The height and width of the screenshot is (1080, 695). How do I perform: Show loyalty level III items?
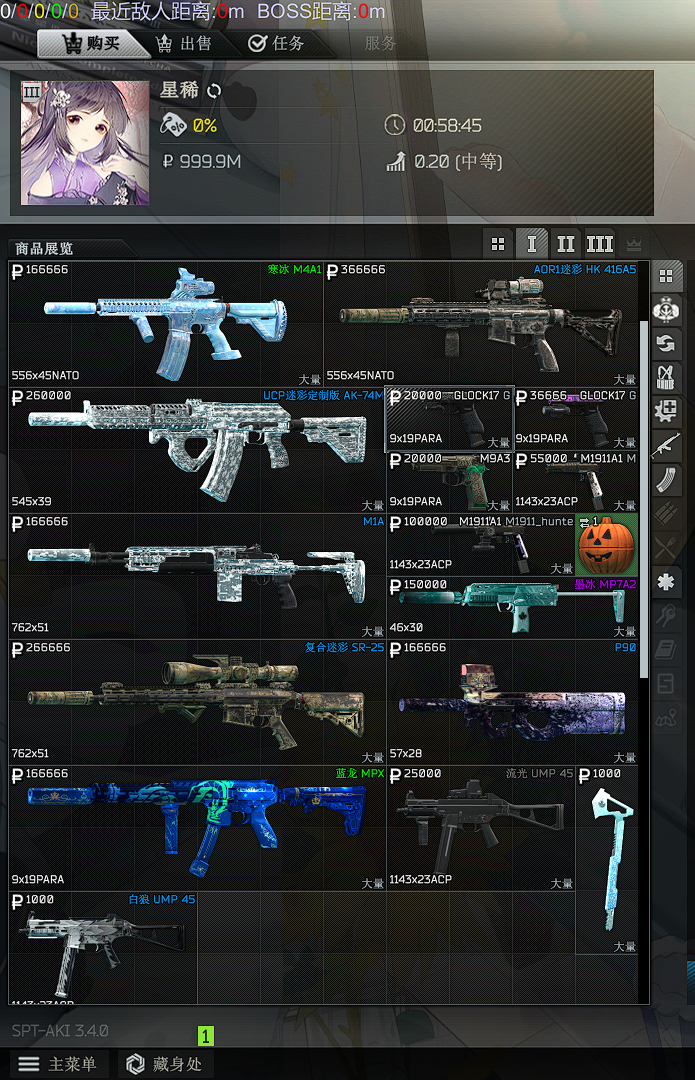(x=599, y=243)
